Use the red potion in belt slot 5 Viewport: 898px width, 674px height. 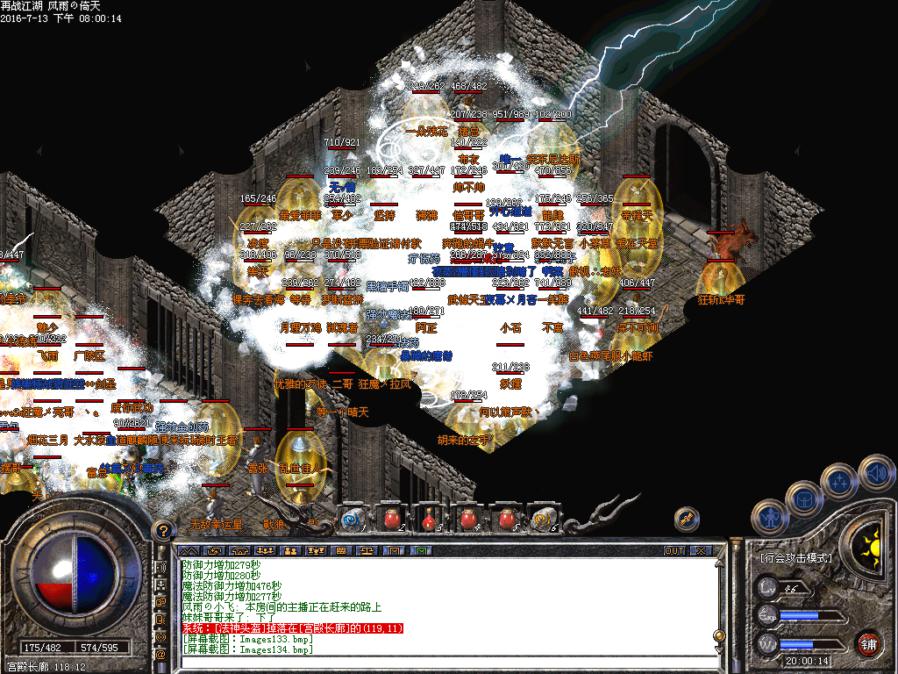pyautogui.click(x=506, y=518)
